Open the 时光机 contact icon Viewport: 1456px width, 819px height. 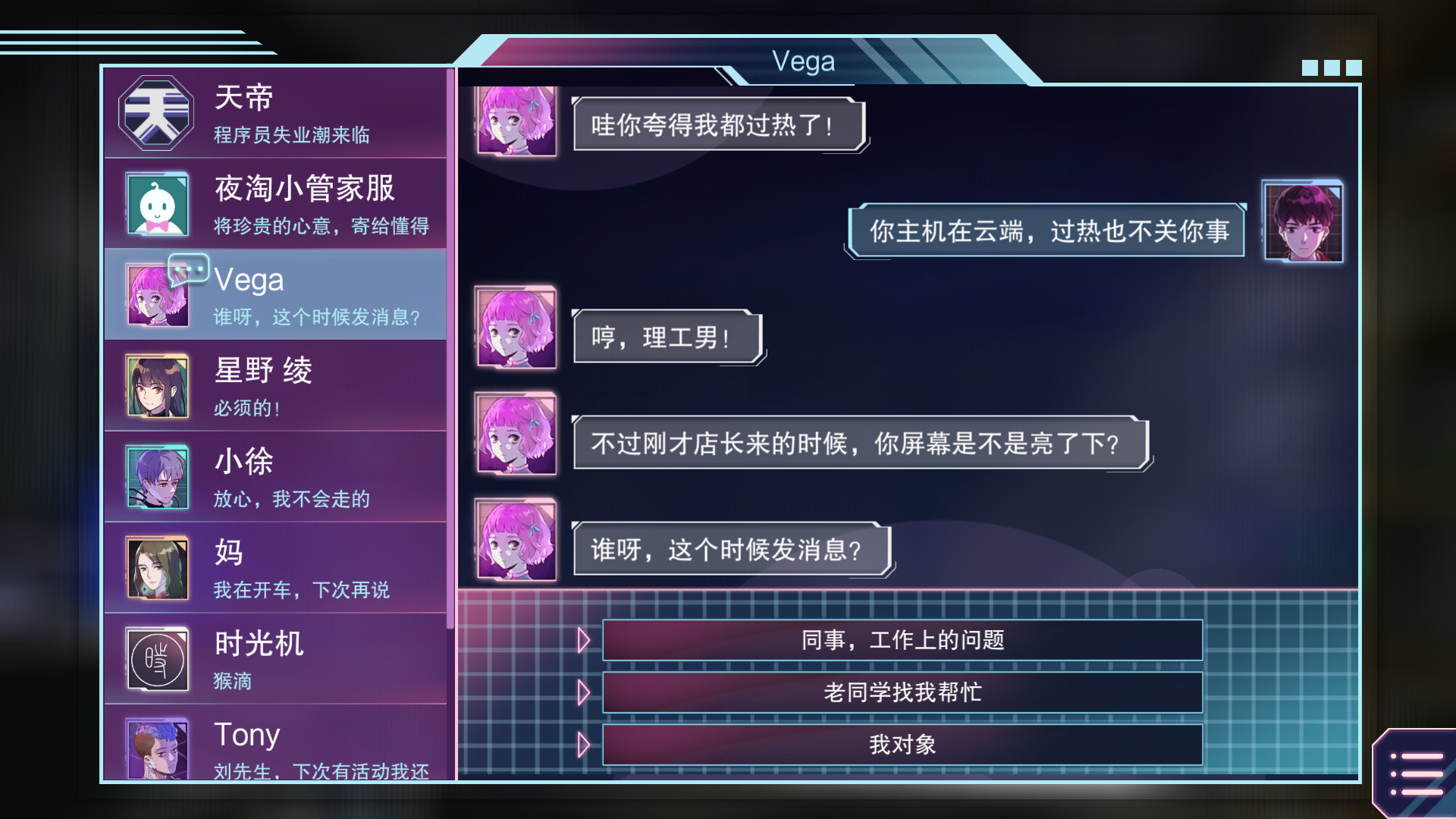[155, 658]
